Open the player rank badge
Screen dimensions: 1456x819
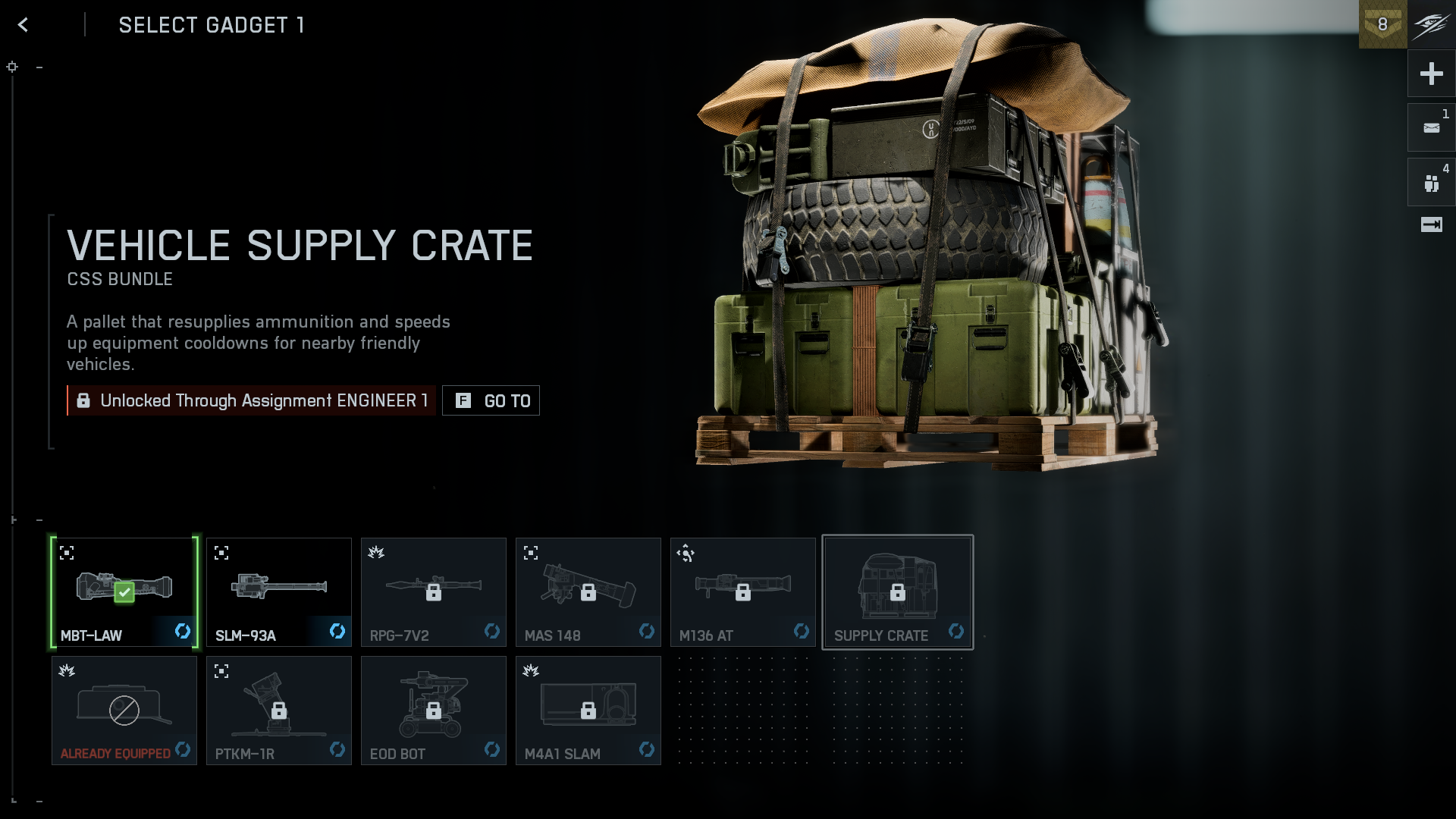[x=1382, y=24]
